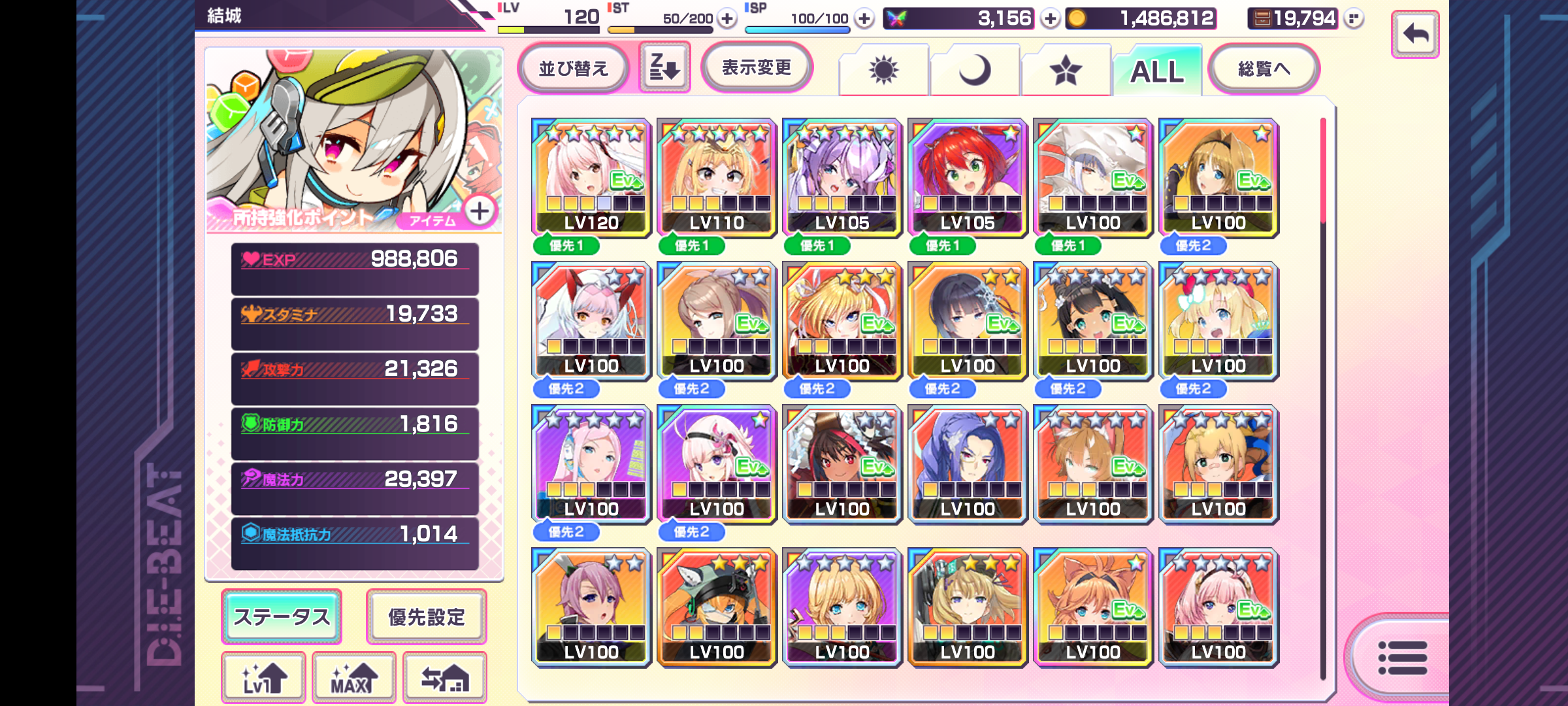Select the ALL filter tab

[1157, 71]
